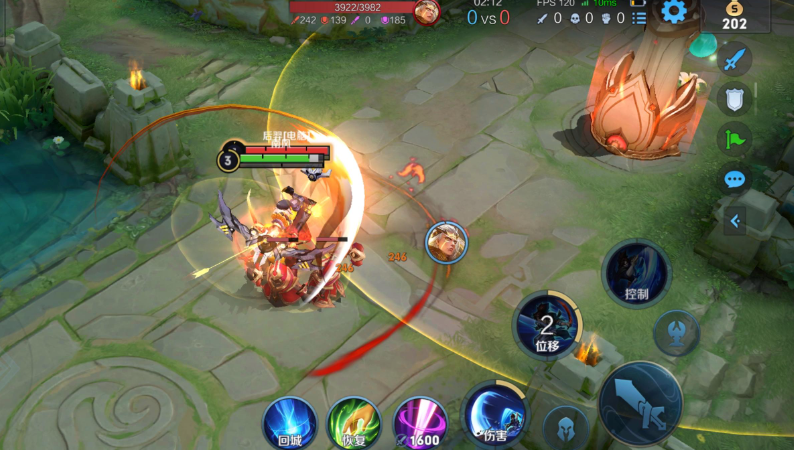The image size is (794, 450).
Task: Collapse the side panel with the arrow
Action: pyautogui.click(x=735, y=221)
